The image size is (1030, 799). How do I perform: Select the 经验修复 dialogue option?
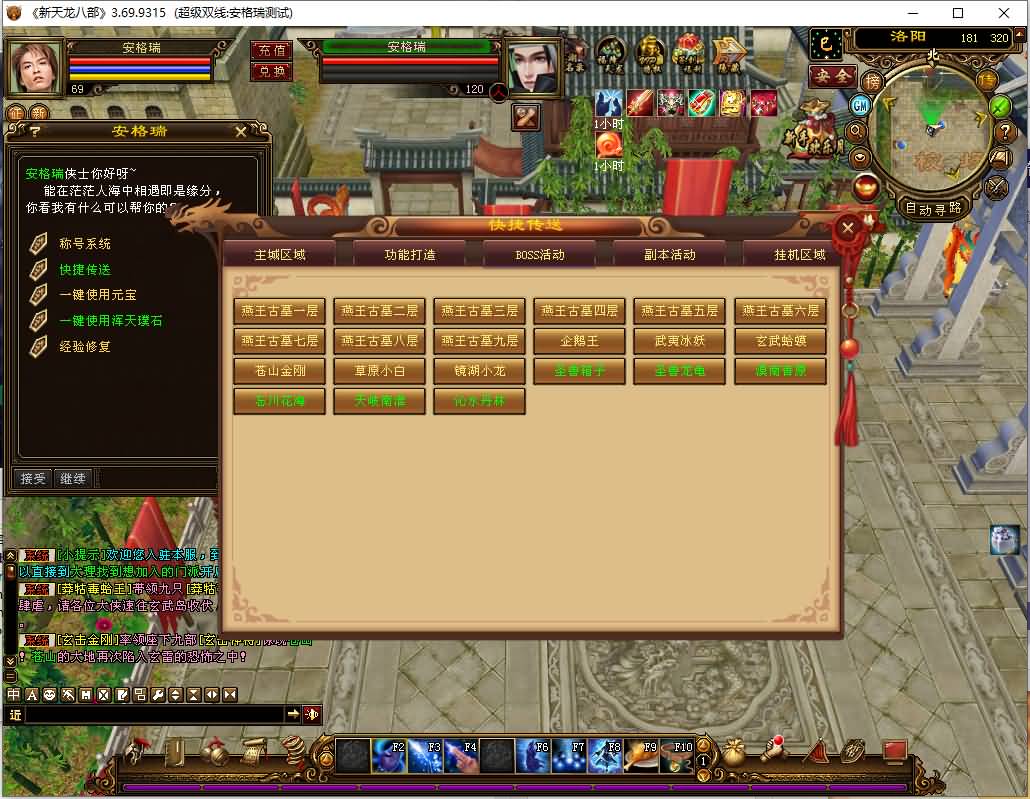(x=85, y=347)
